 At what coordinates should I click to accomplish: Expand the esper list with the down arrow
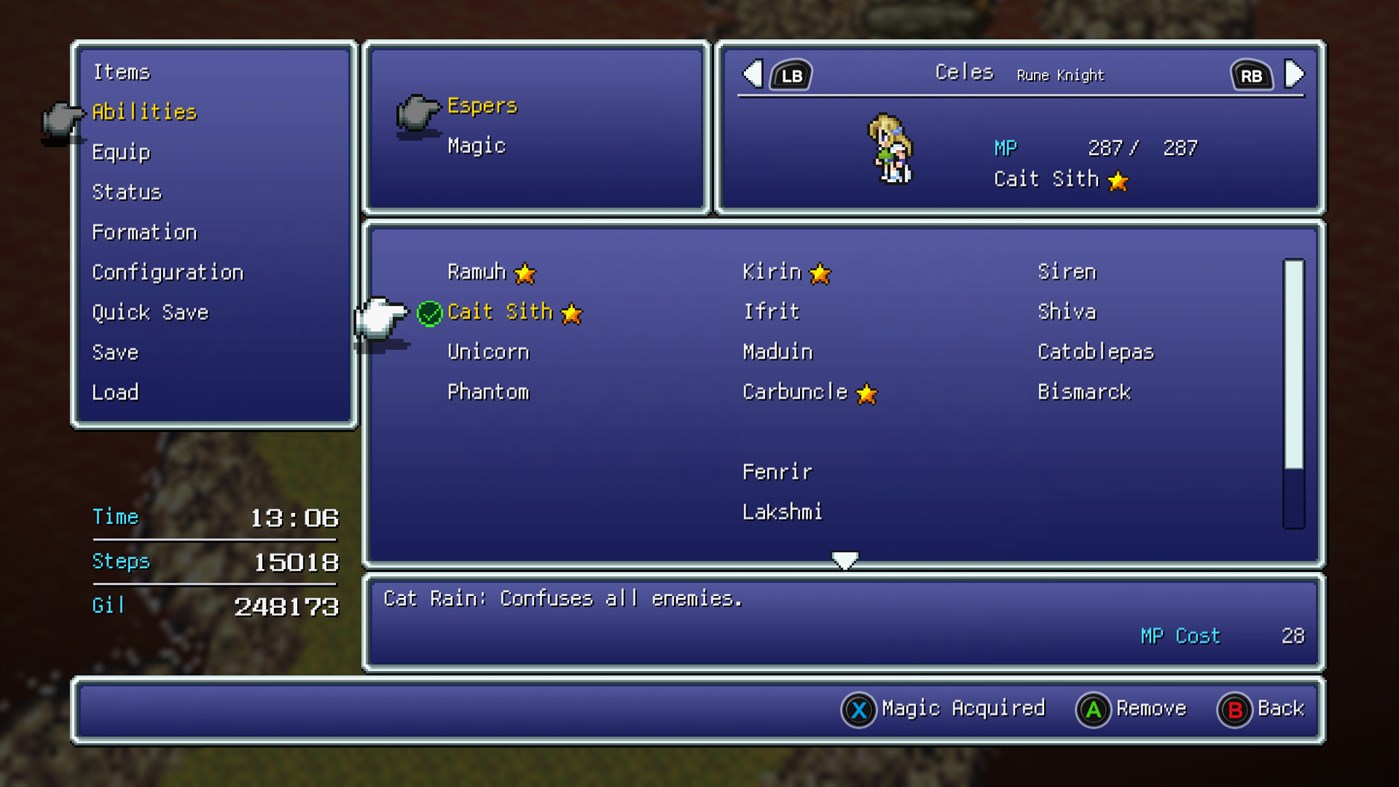click(845, 560)
